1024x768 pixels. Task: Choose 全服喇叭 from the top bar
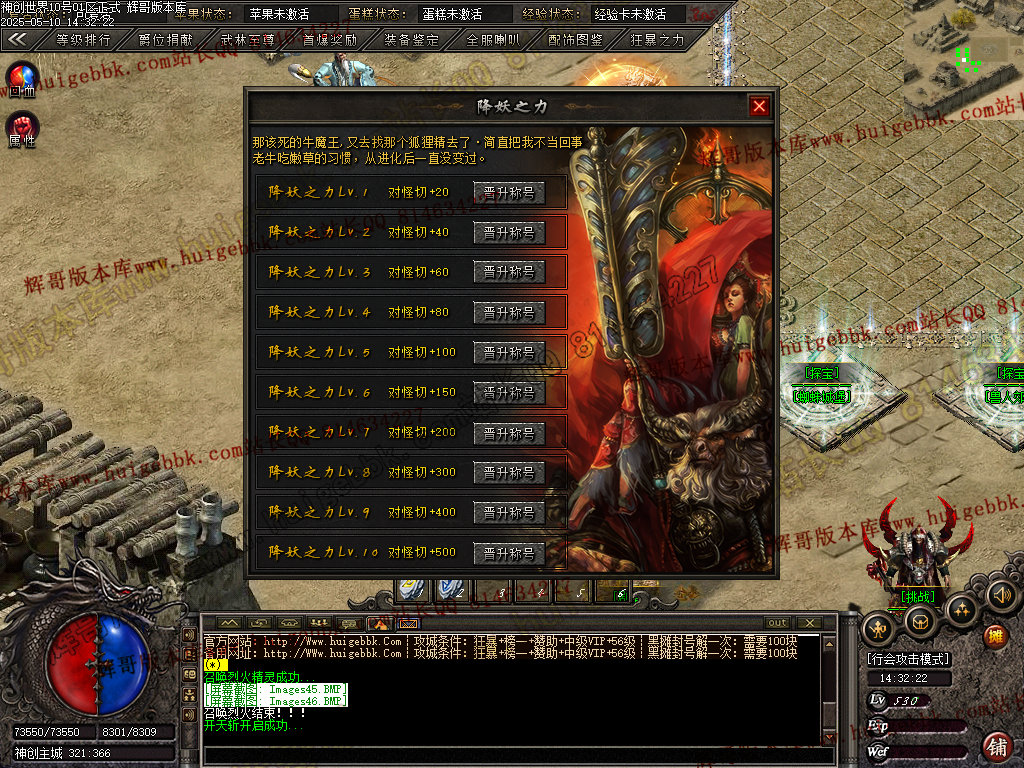[x=494, y=40]
